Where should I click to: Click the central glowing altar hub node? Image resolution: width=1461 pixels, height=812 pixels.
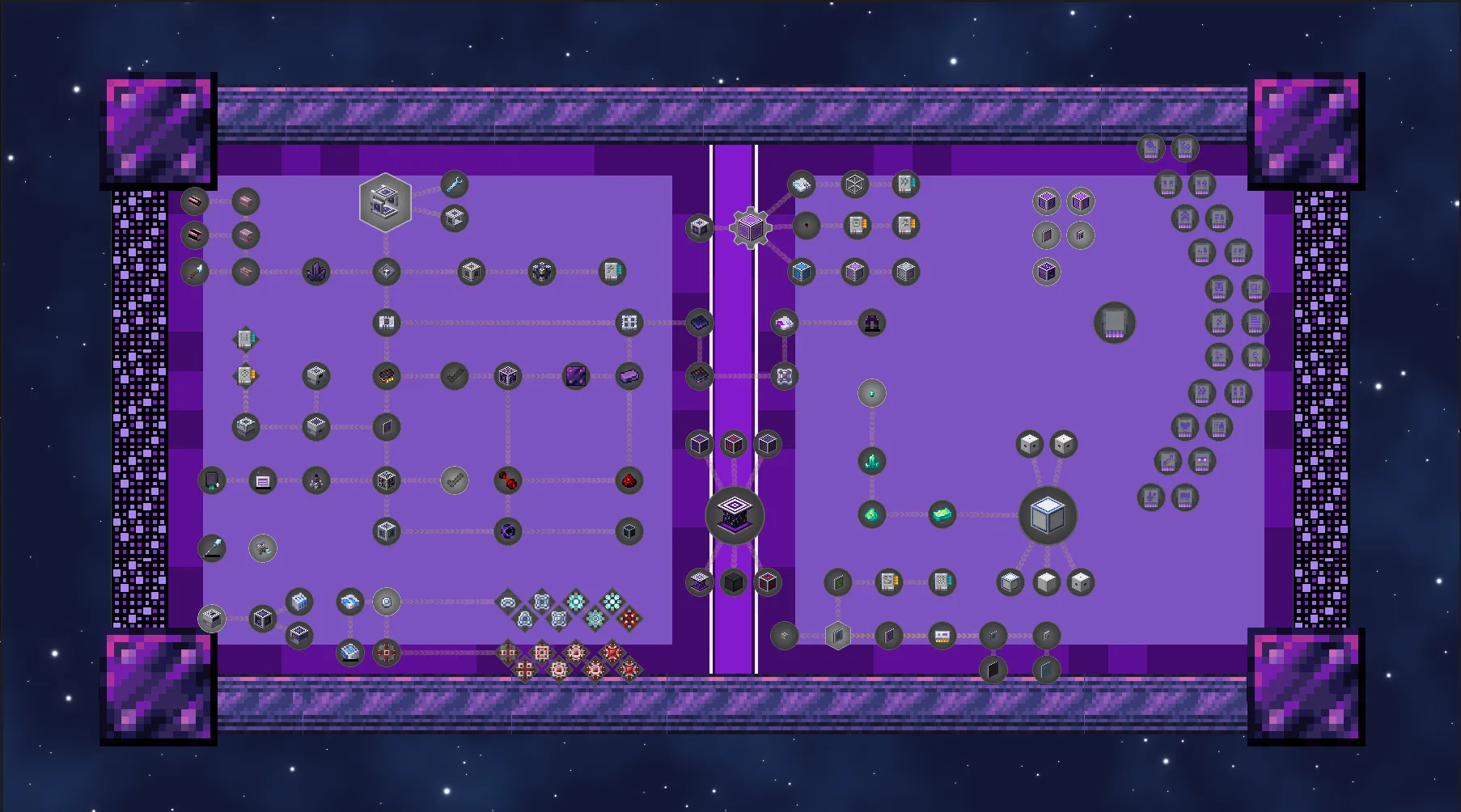coord(733,516)
